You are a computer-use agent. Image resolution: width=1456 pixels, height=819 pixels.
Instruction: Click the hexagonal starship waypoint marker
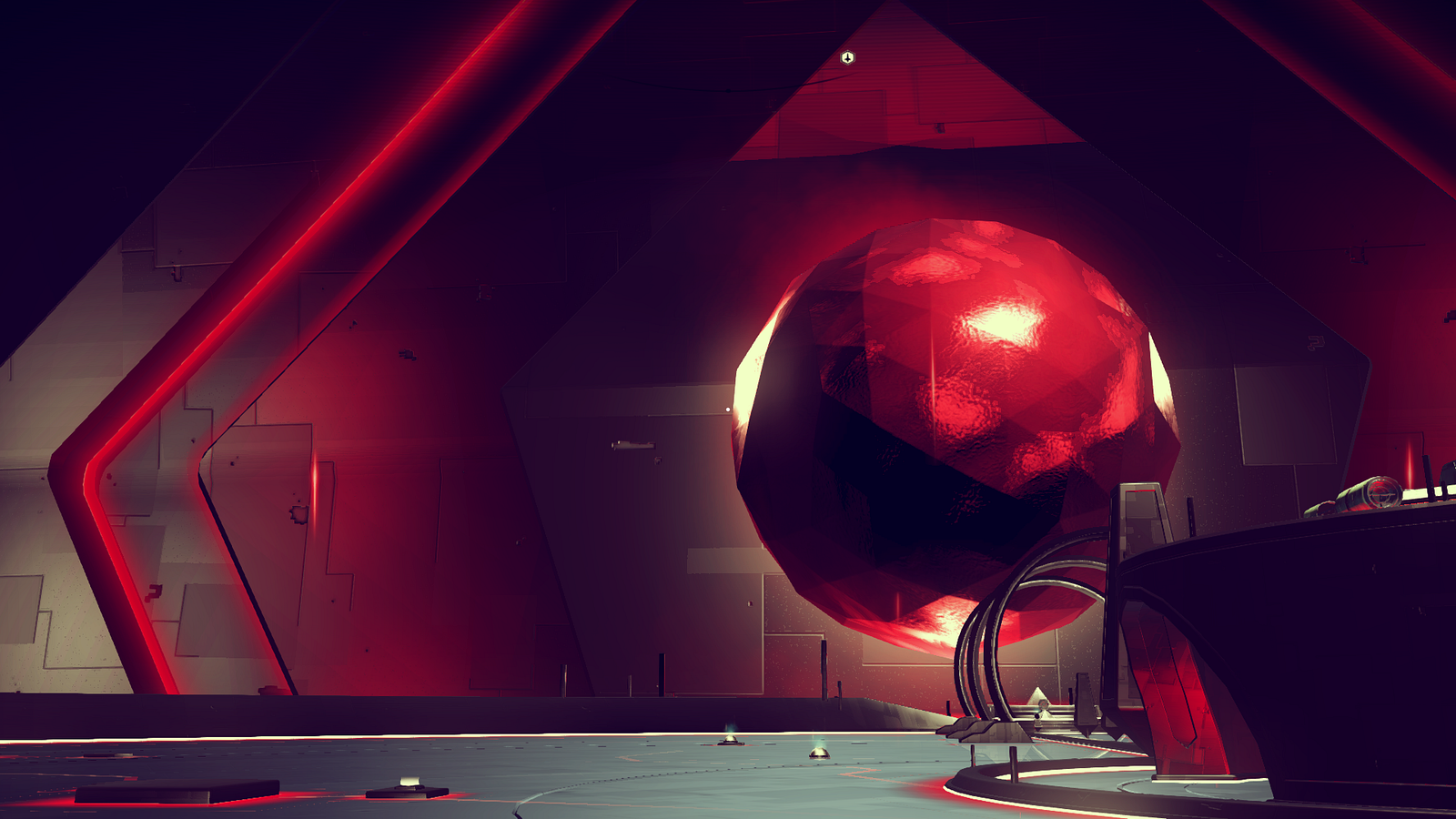pos(847,58)
